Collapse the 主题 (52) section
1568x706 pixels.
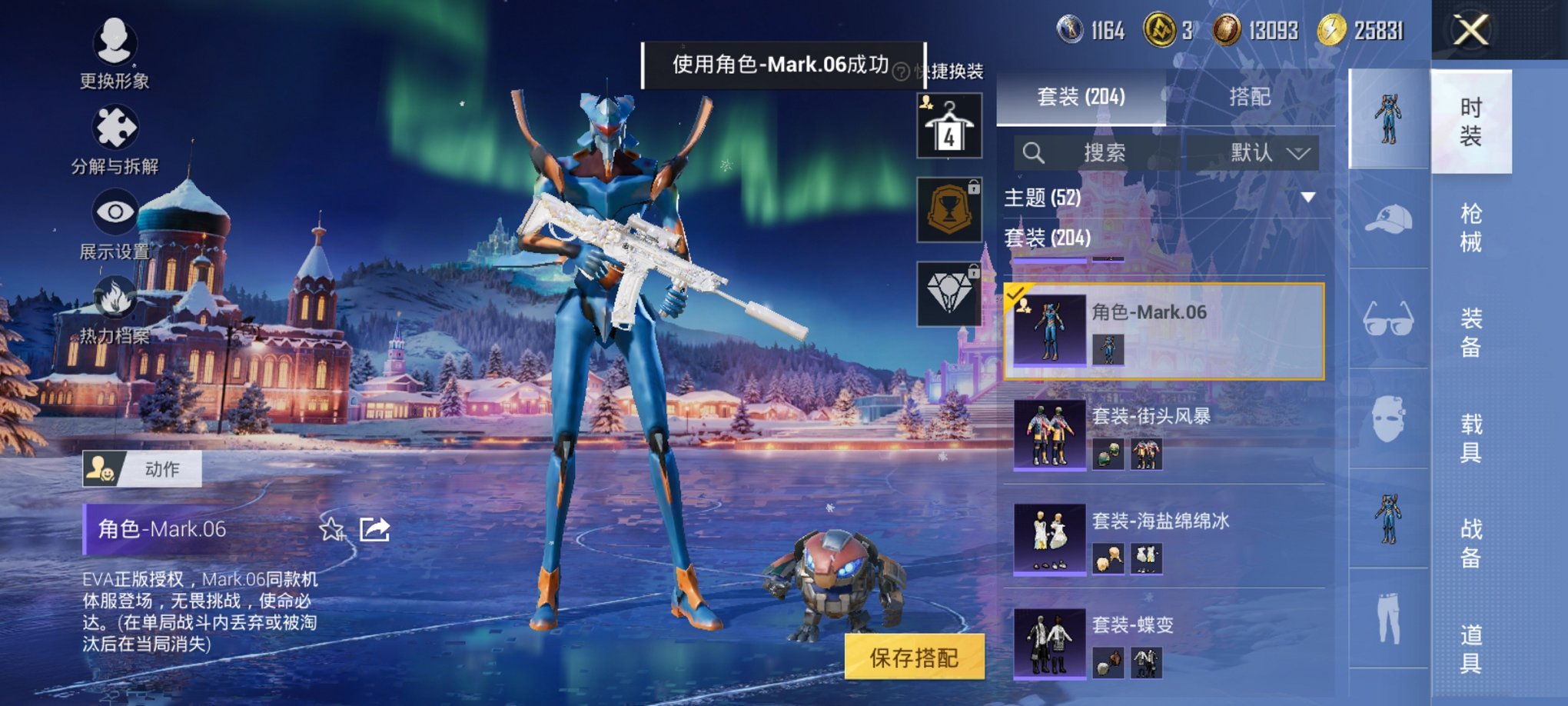(1307, 198)
